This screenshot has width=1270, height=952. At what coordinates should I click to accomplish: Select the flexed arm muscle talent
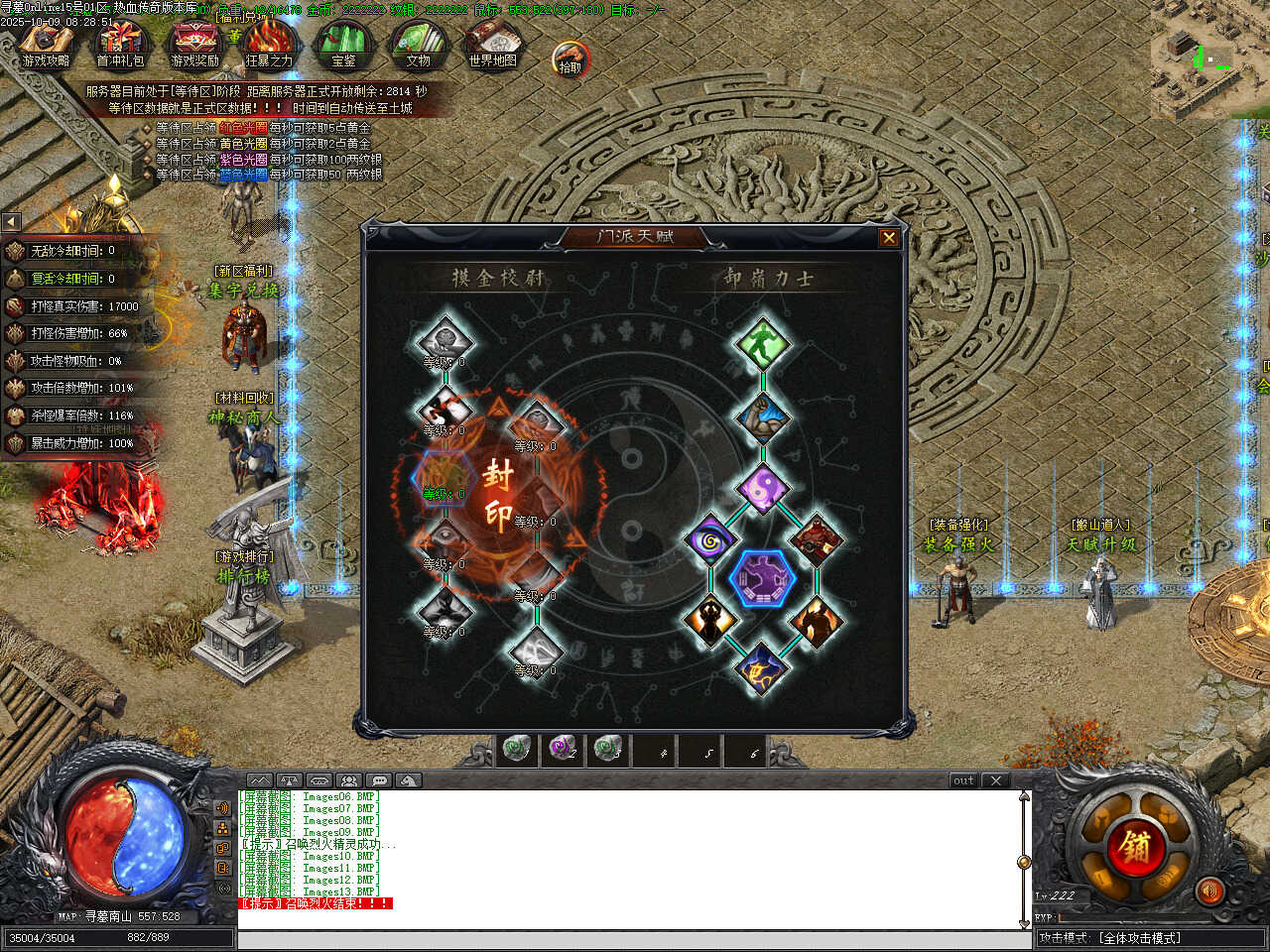tap(762, 416)
